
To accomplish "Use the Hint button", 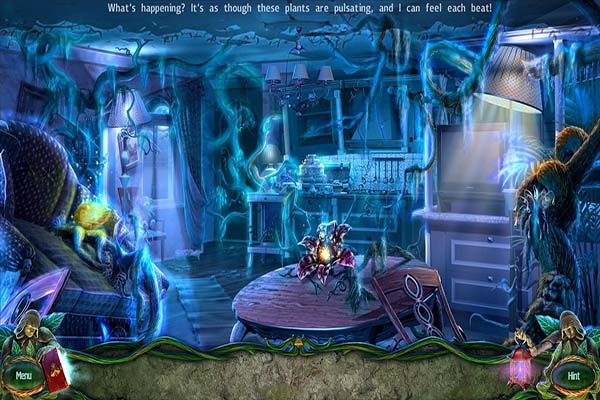I will 573,376.
